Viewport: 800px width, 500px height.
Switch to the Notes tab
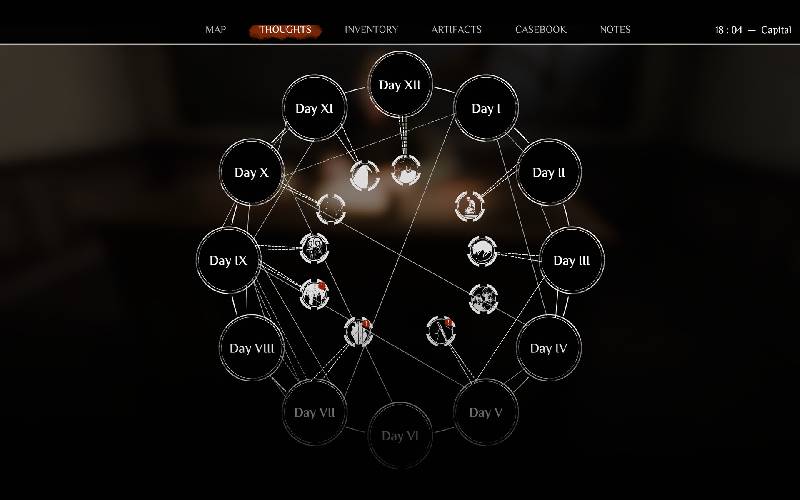pyautogui.click(x=615, y=30)
